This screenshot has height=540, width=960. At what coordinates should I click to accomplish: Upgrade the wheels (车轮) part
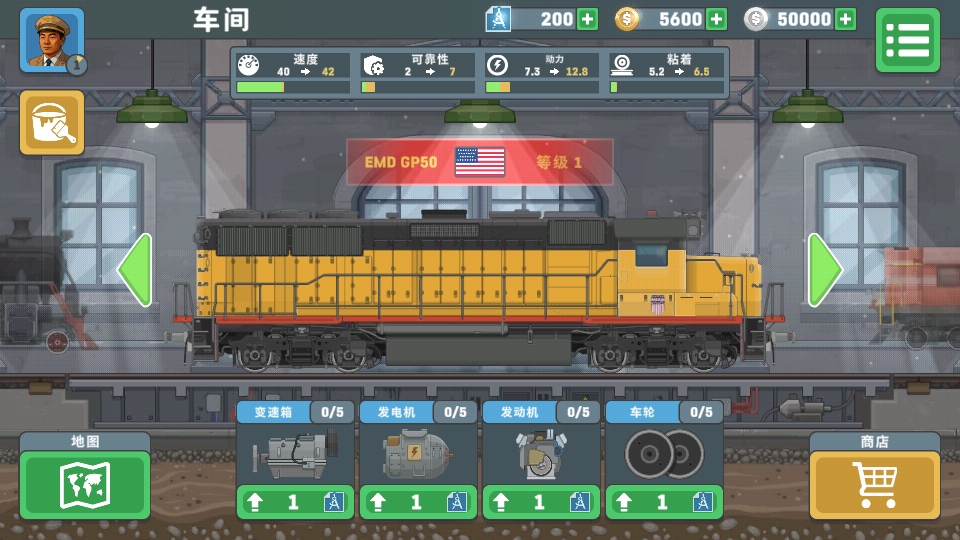(x=664, y=501)
